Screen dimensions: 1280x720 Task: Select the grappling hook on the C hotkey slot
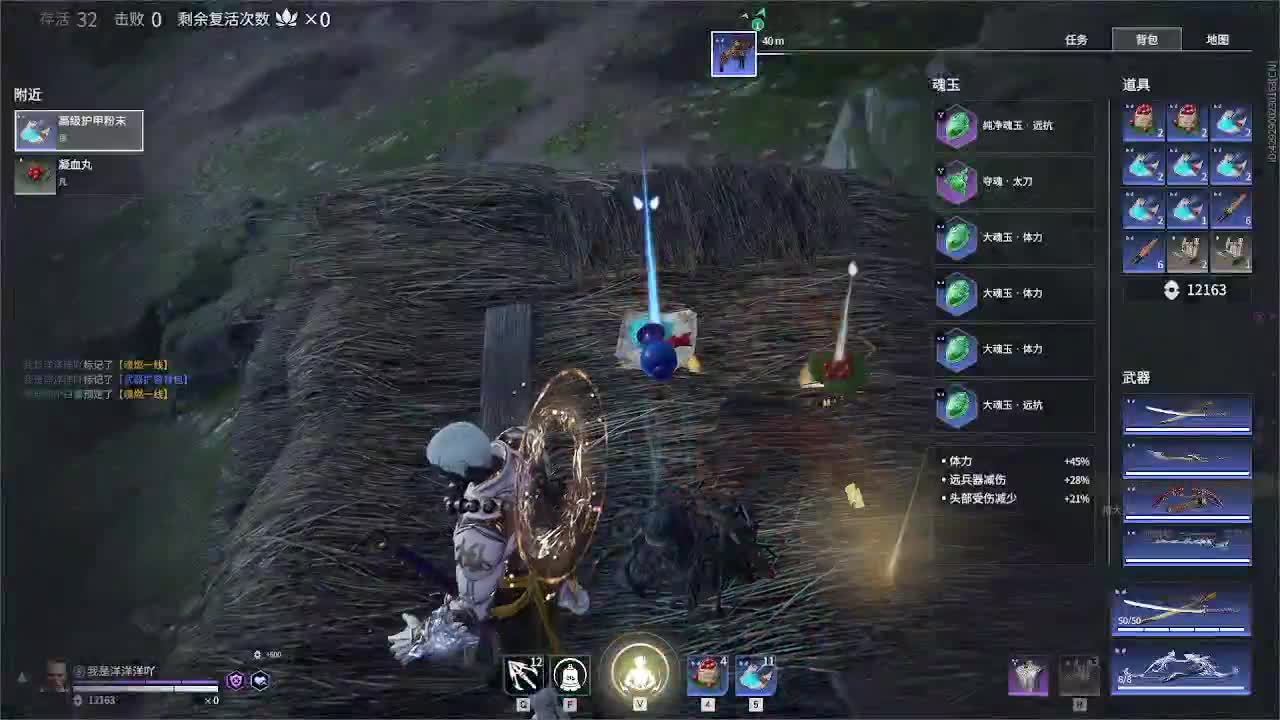(521, 676)
